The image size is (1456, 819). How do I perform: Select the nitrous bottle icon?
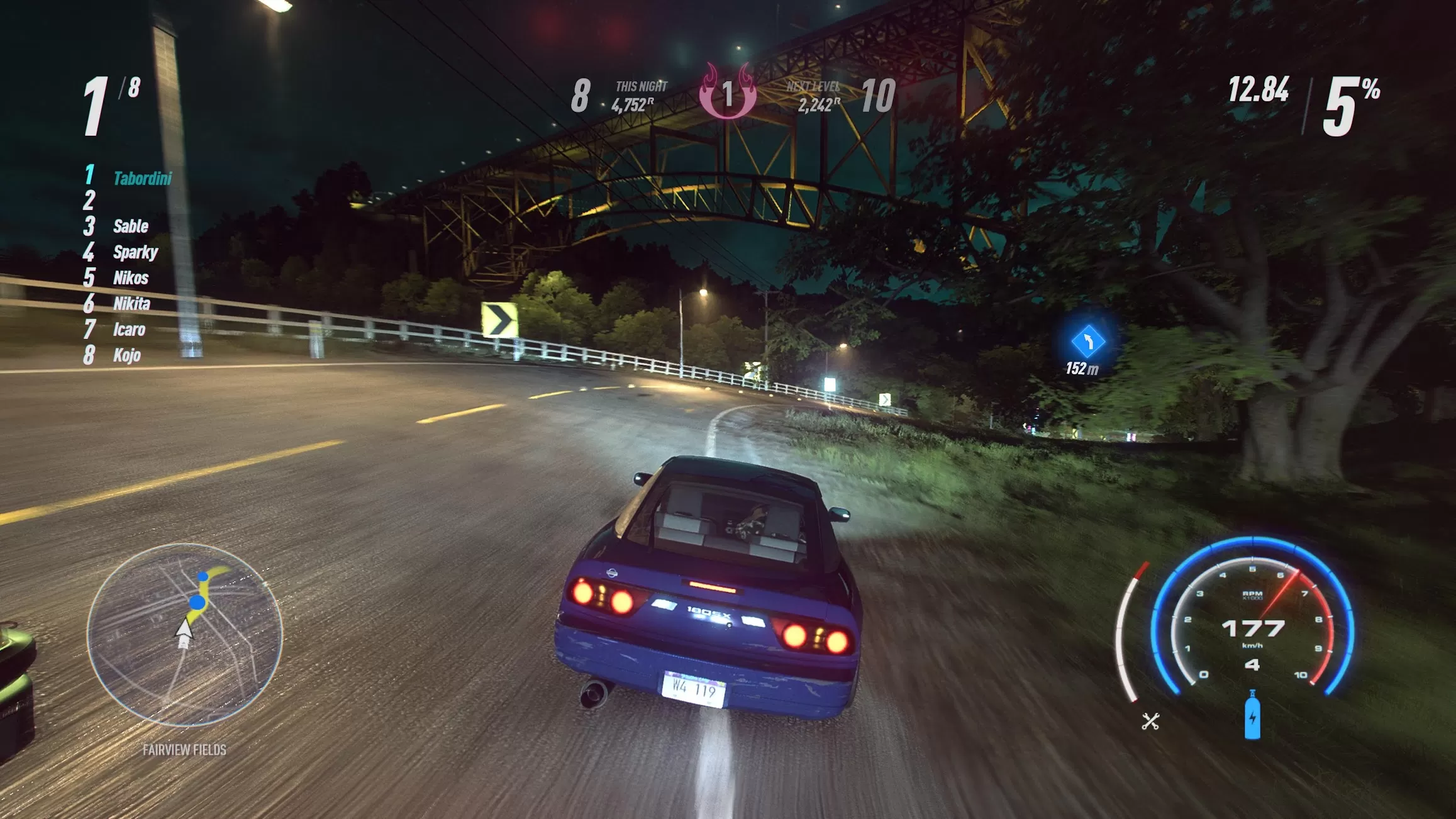point(1252,715)
